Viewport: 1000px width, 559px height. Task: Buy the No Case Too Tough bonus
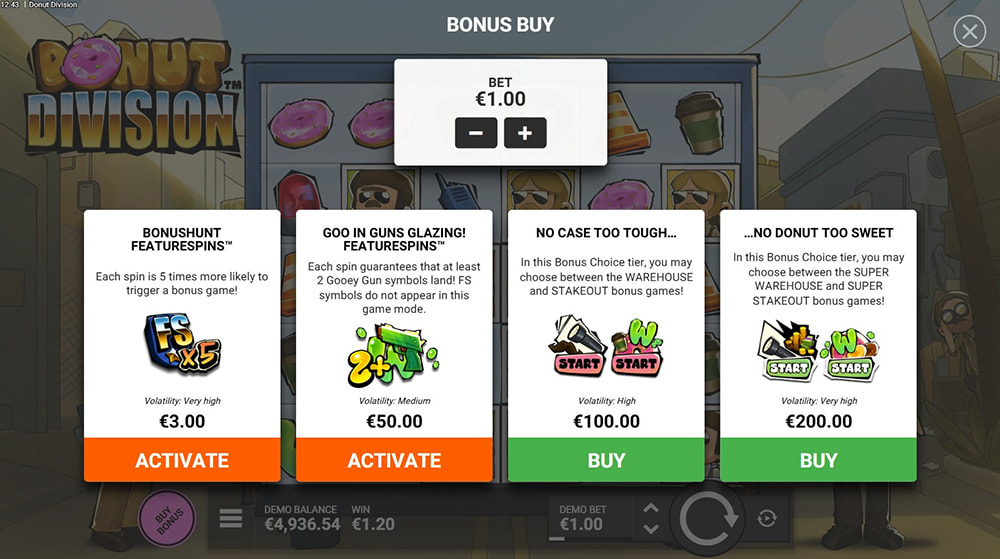[606, 460]
